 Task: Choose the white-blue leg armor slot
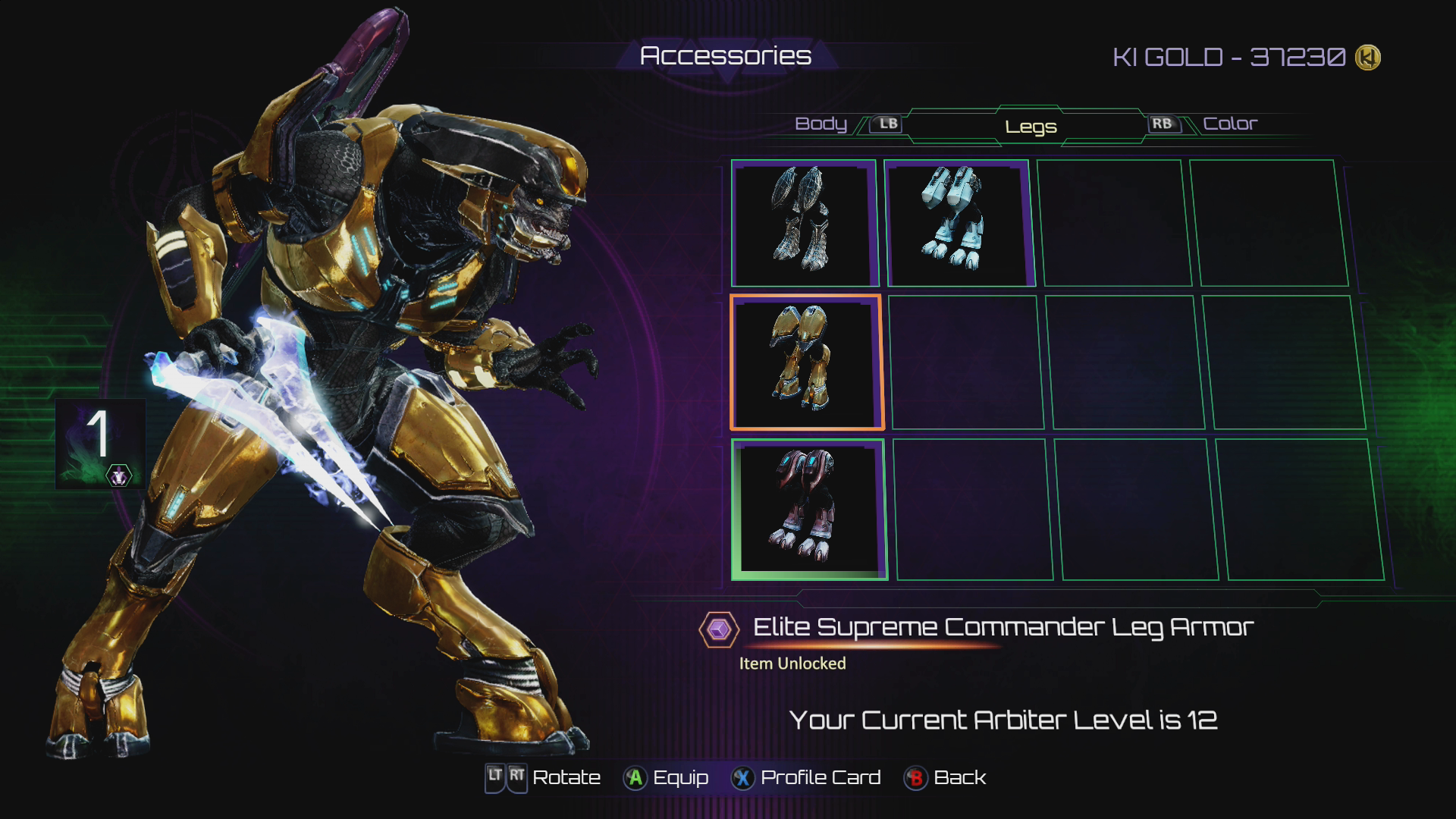pos(959,222)
